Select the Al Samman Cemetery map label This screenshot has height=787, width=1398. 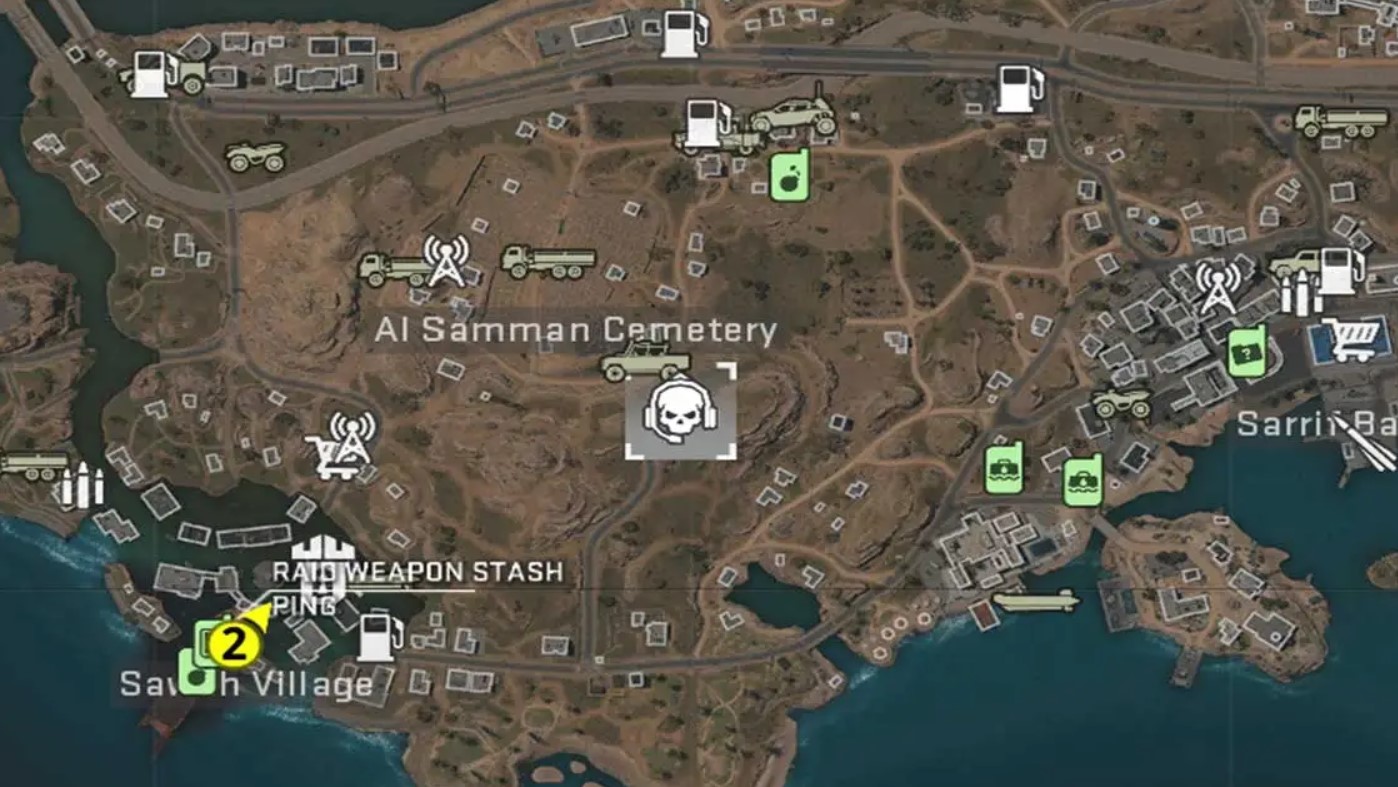[x=578, y=332]
